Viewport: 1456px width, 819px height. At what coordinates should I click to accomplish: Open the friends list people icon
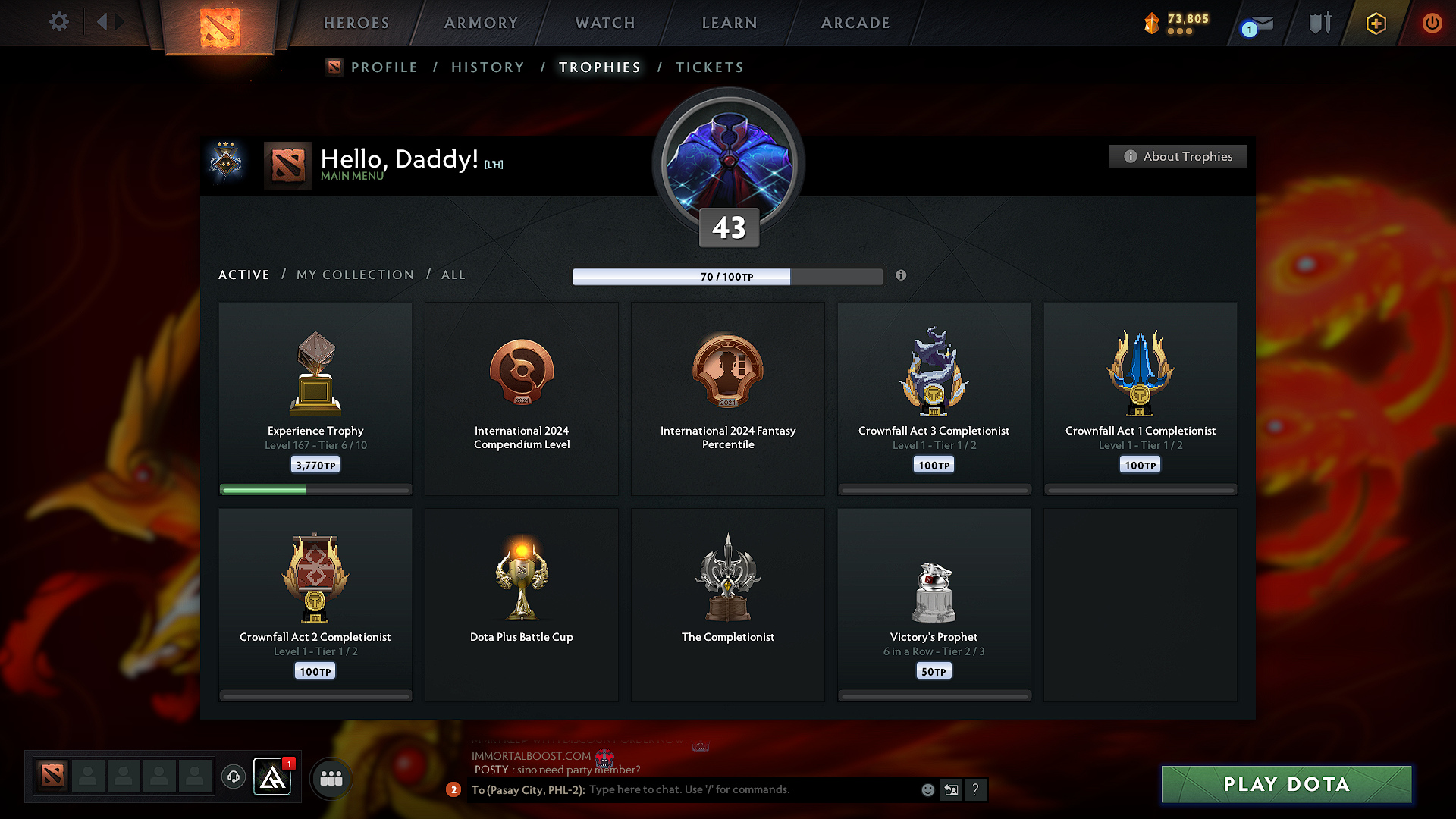331,777
